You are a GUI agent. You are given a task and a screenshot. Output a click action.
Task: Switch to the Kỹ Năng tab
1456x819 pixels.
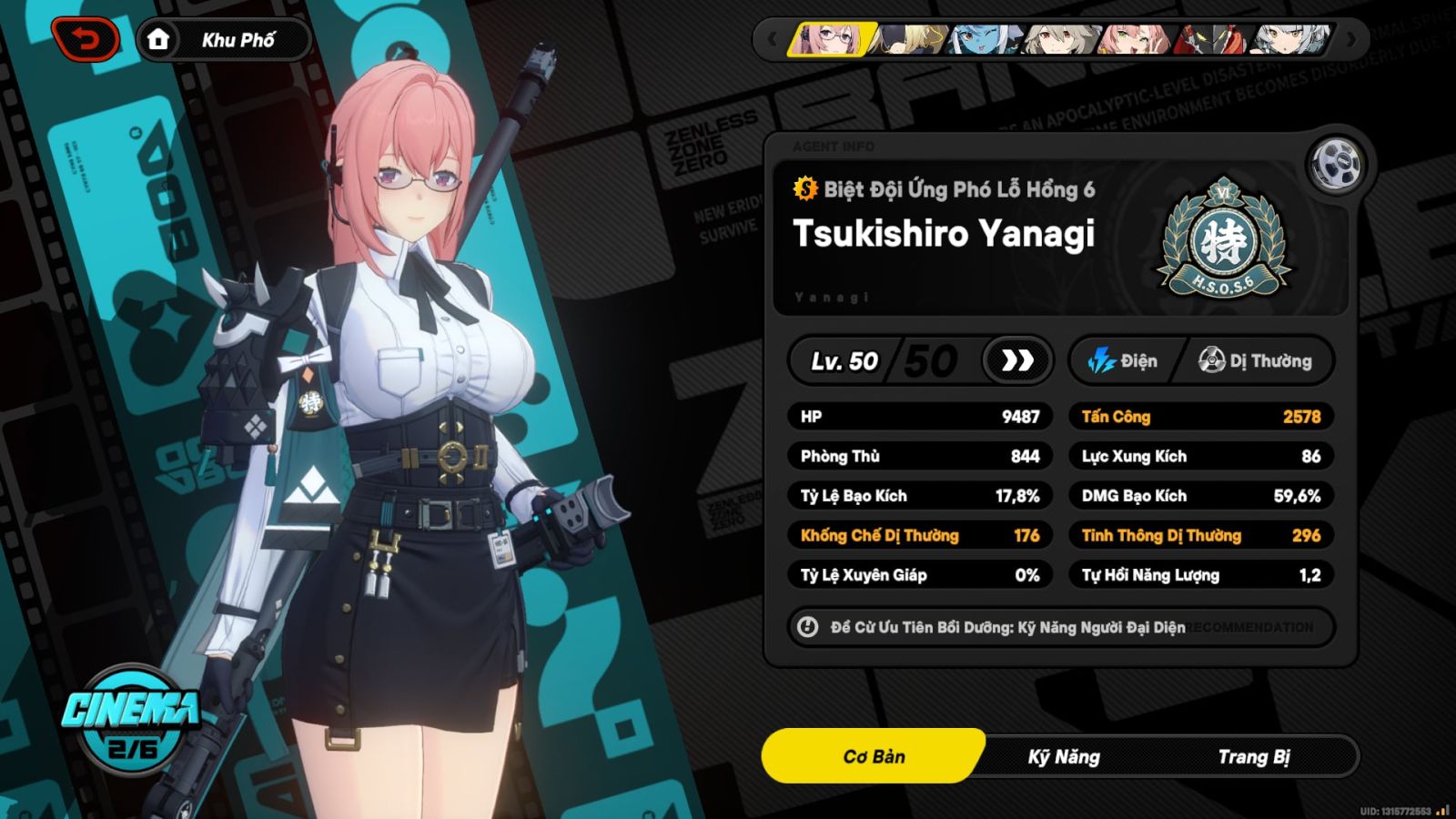click(1064, 757)
